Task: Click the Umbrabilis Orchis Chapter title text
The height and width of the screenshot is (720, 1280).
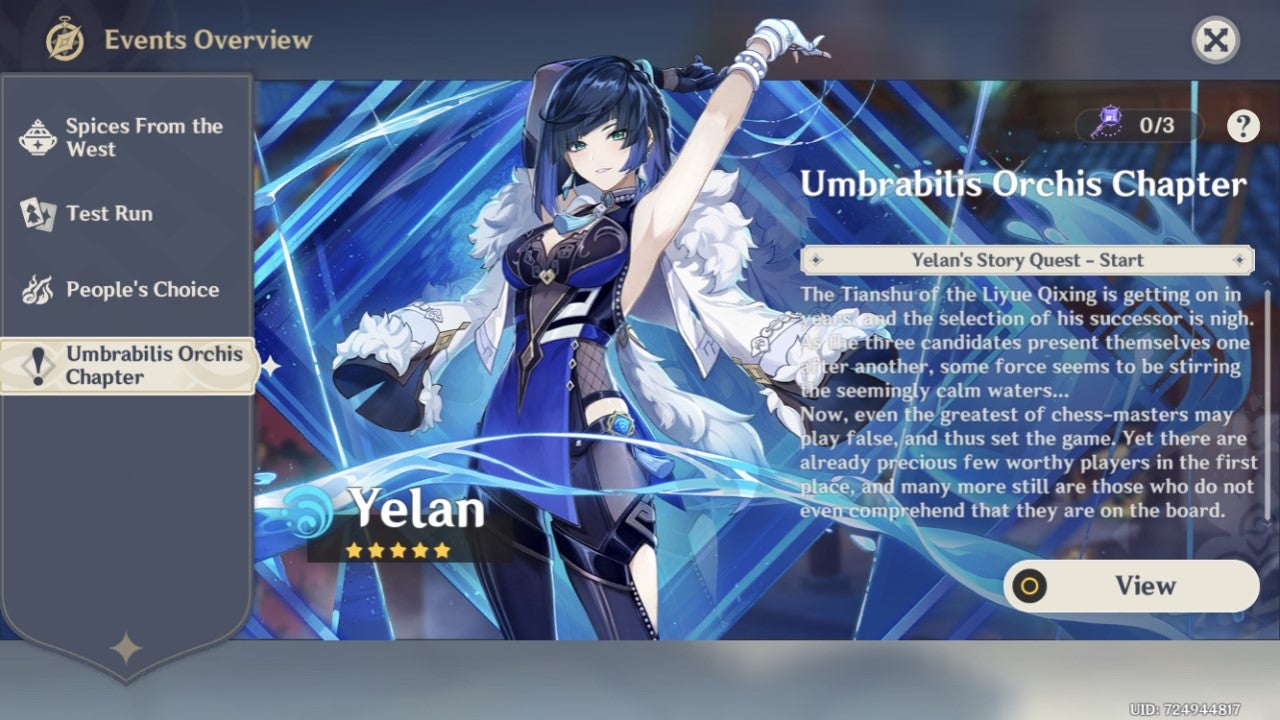Action: 1022,184
